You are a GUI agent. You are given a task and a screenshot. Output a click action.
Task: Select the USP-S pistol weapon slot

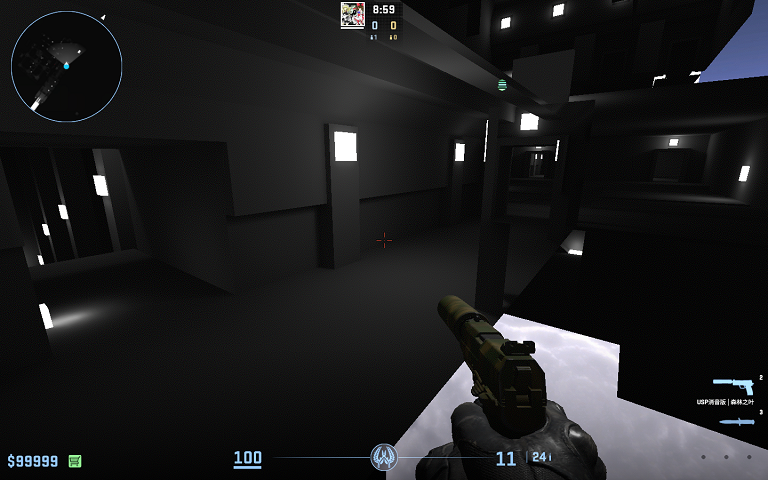(x=732, y=385)
